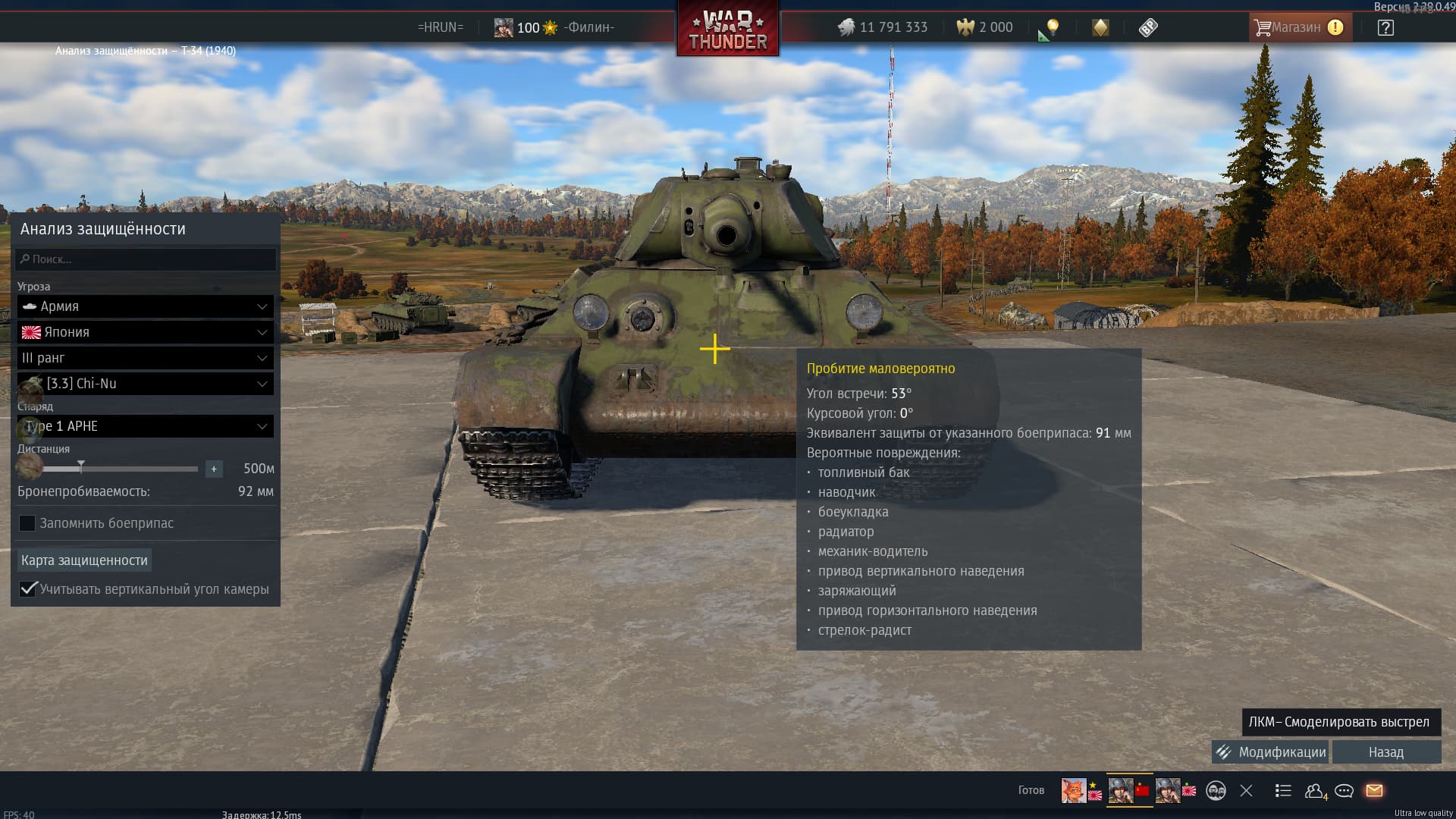Tick the Запомнить боеприпас checkbox

coord(27,523)
